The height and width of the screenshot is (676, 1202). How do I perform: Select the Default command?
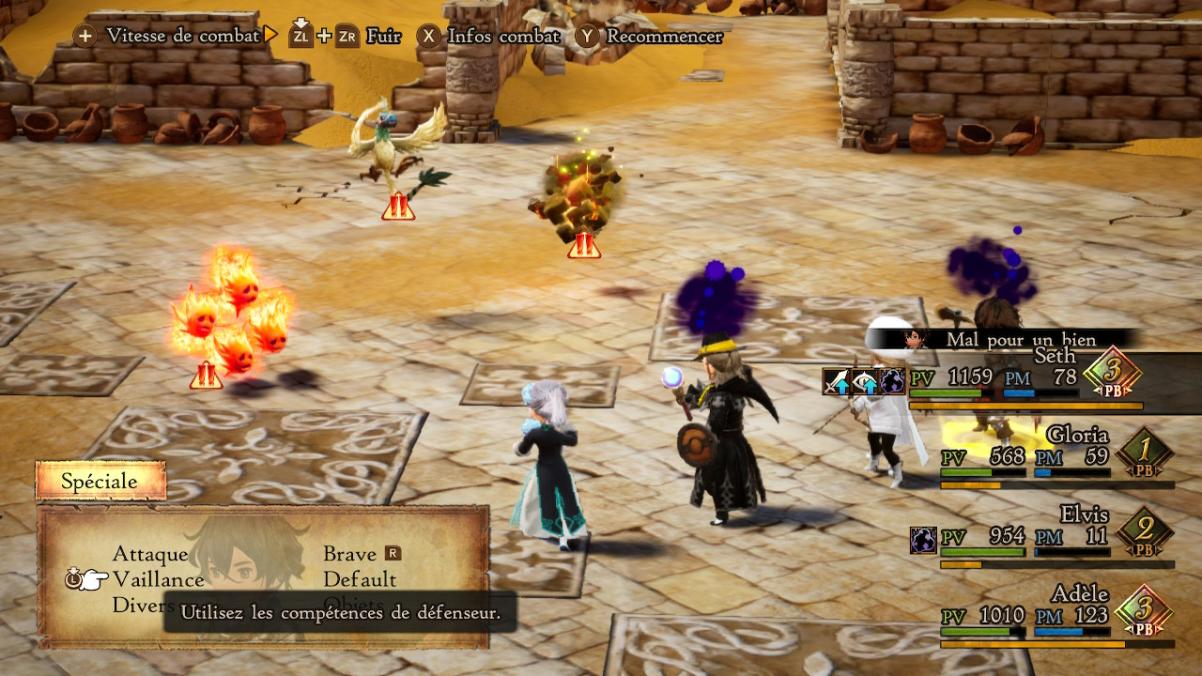pos(360,579)
